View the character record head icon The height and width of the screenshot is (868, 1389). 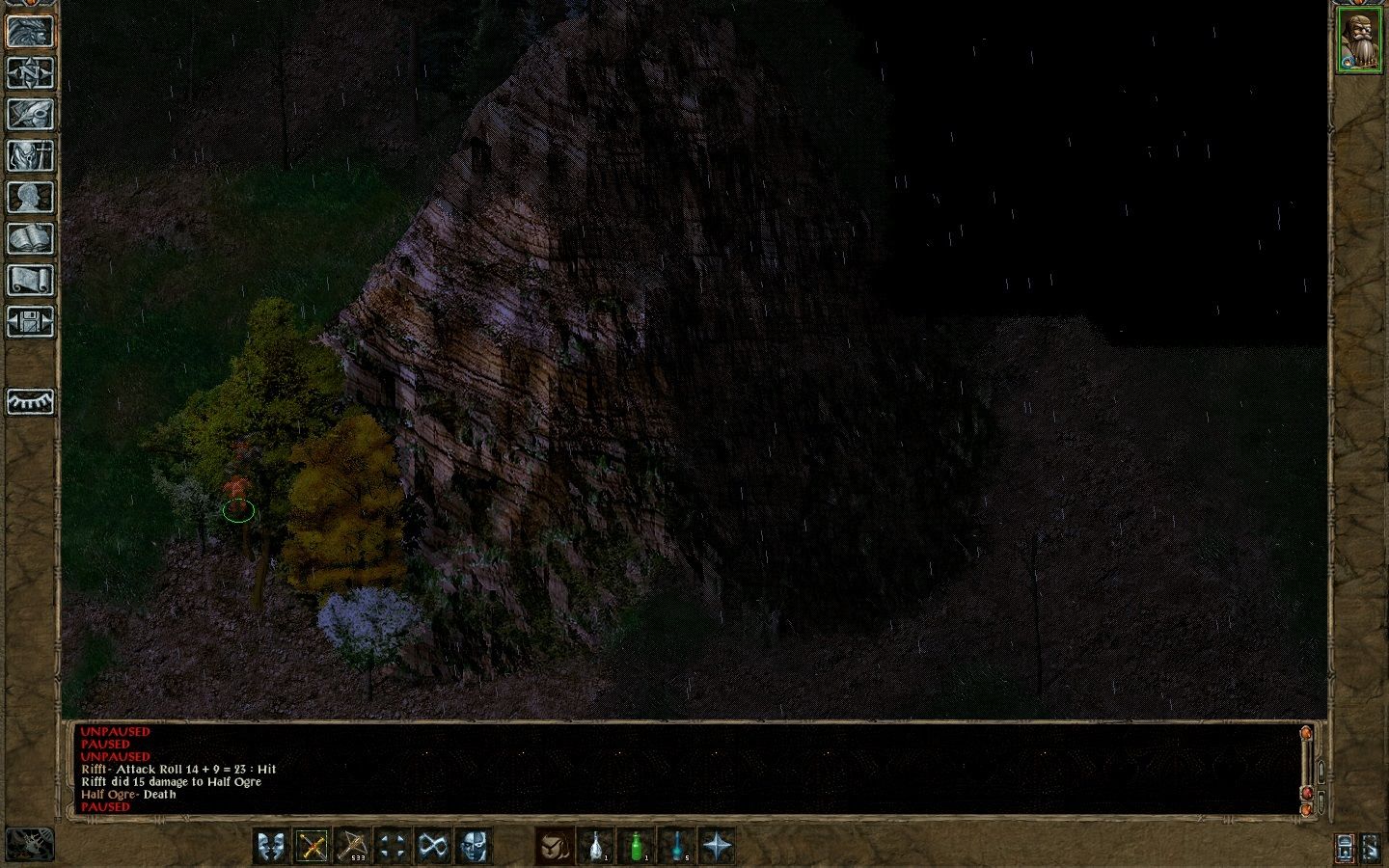point(32,198)
